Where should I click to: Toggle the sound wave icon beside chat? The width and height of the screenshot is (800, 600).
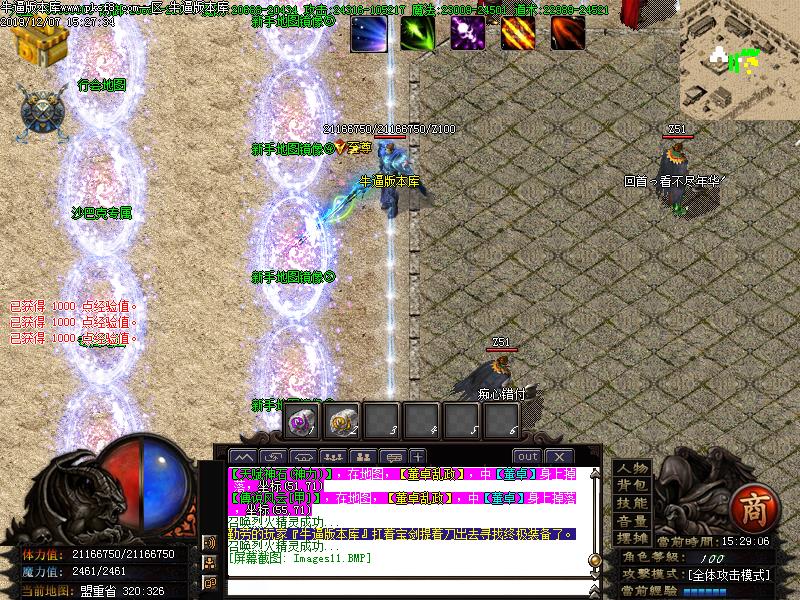click(210, 542)
